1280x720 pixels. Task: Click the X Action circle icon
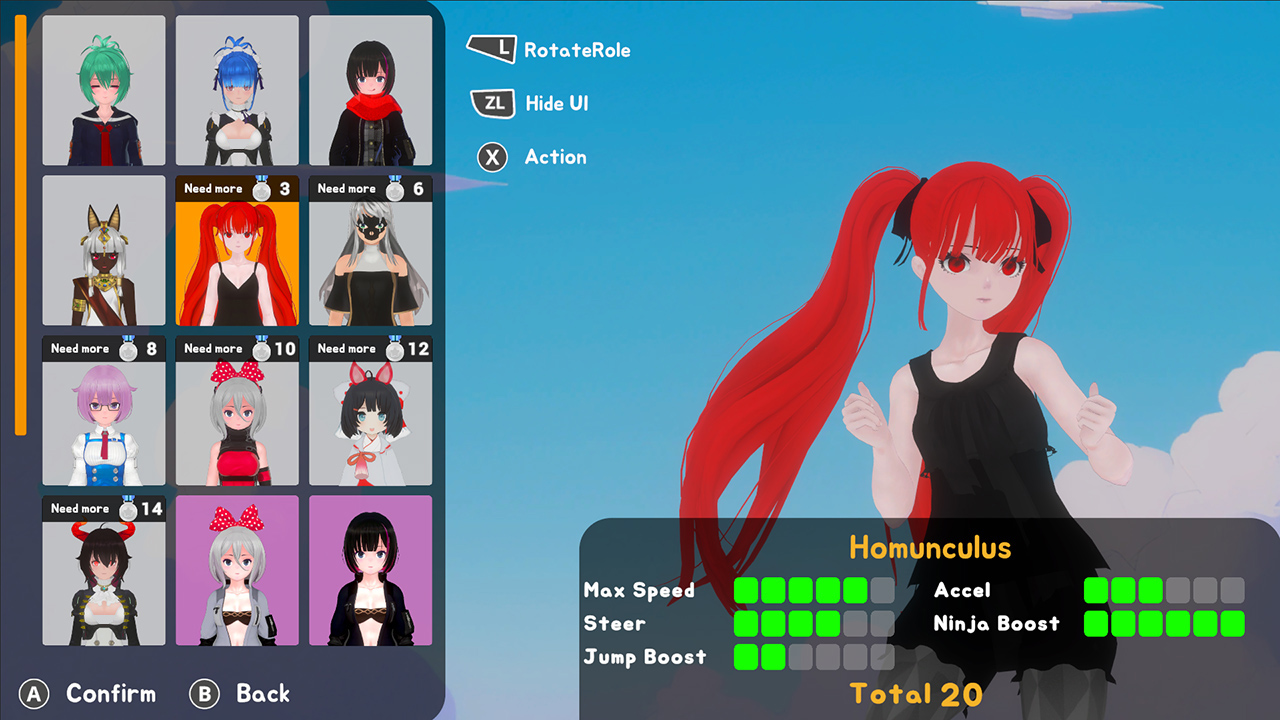(x=491, y=157)
